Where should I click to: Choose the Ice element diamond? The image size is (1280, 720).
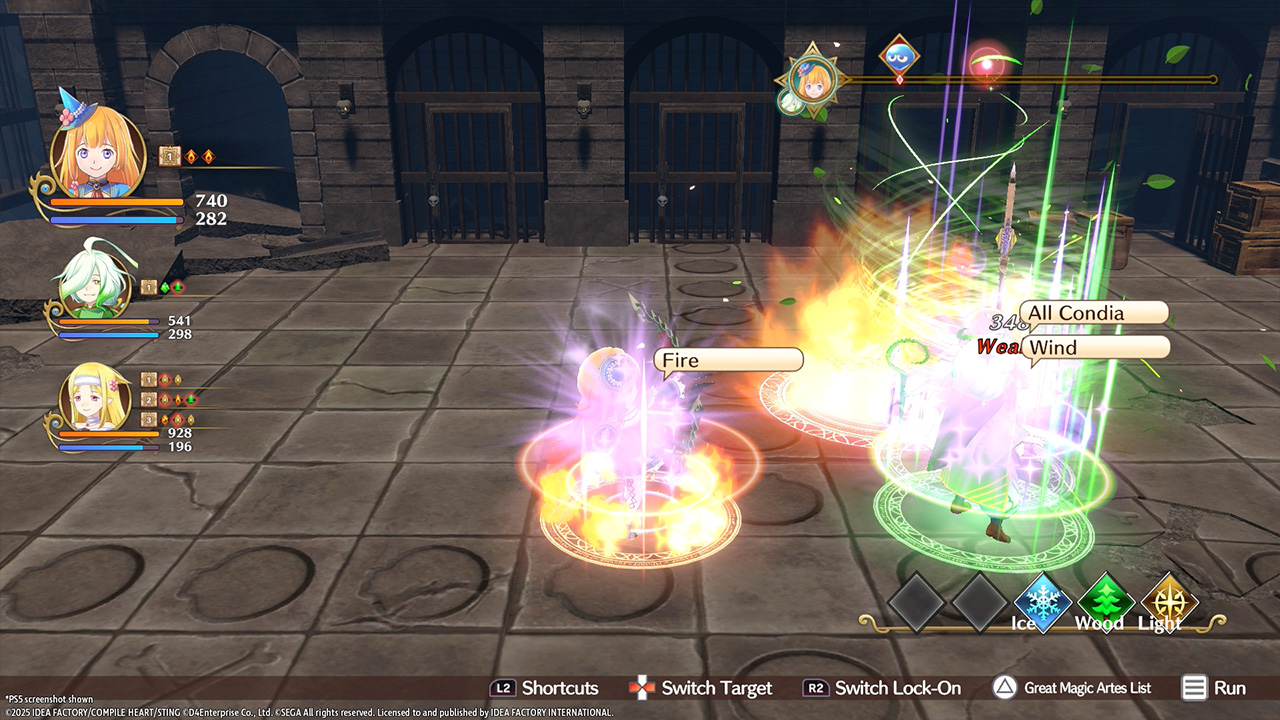[x=1043, y=601]
